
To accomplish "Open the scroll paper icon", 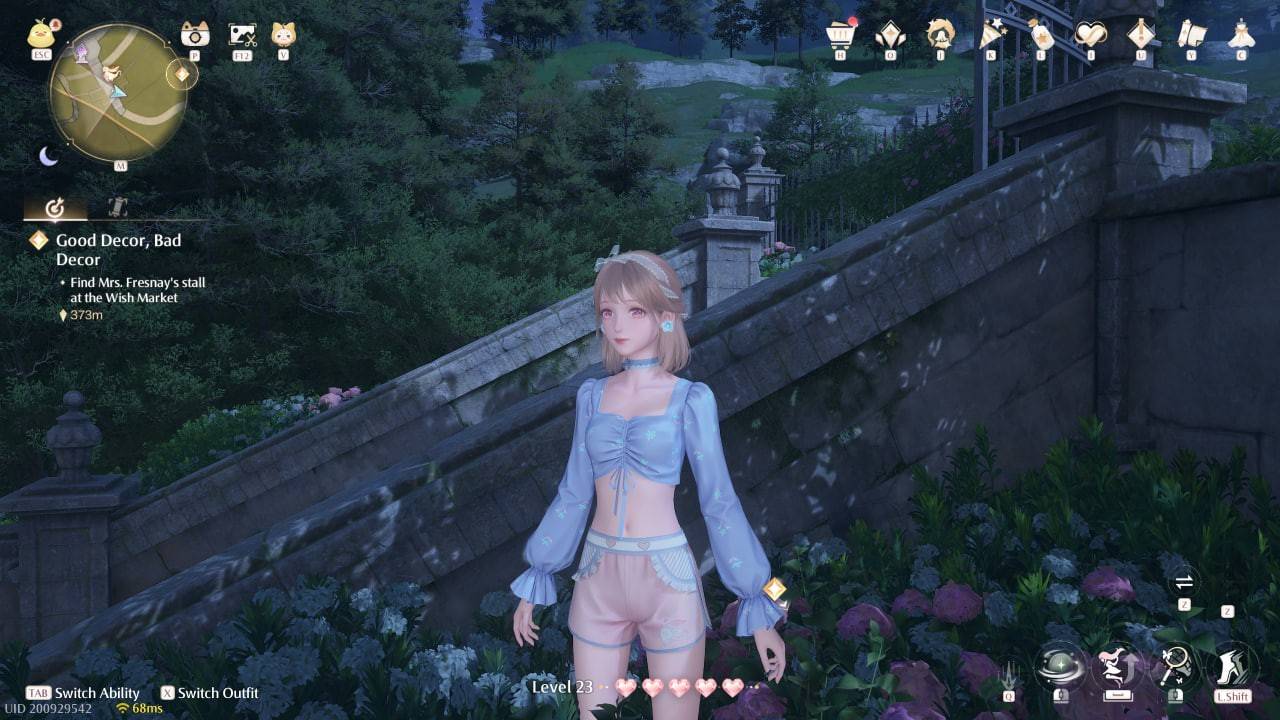I will [x=1191, y=35].
